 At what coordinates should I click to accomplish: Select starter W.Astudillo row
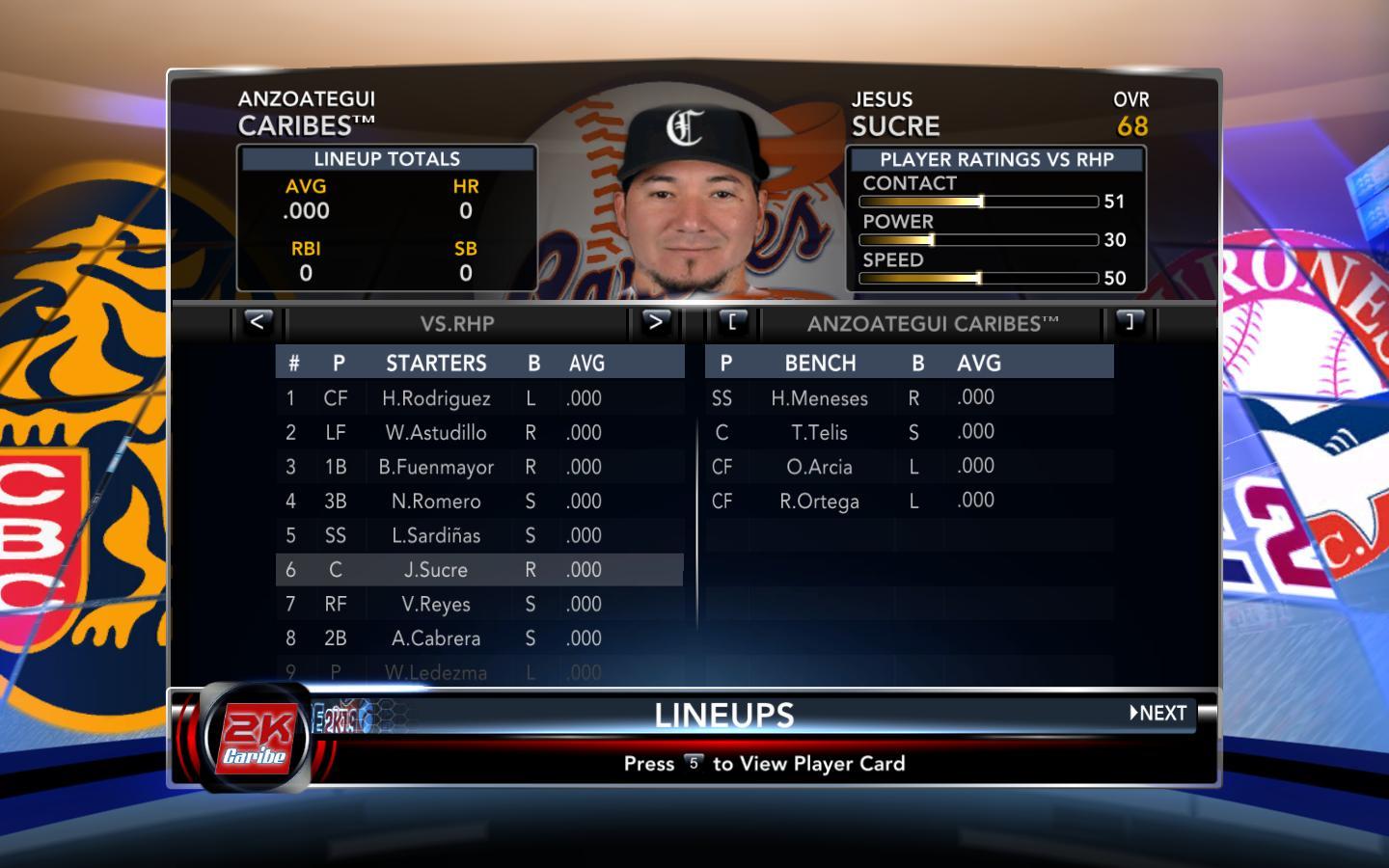[436, 433]
